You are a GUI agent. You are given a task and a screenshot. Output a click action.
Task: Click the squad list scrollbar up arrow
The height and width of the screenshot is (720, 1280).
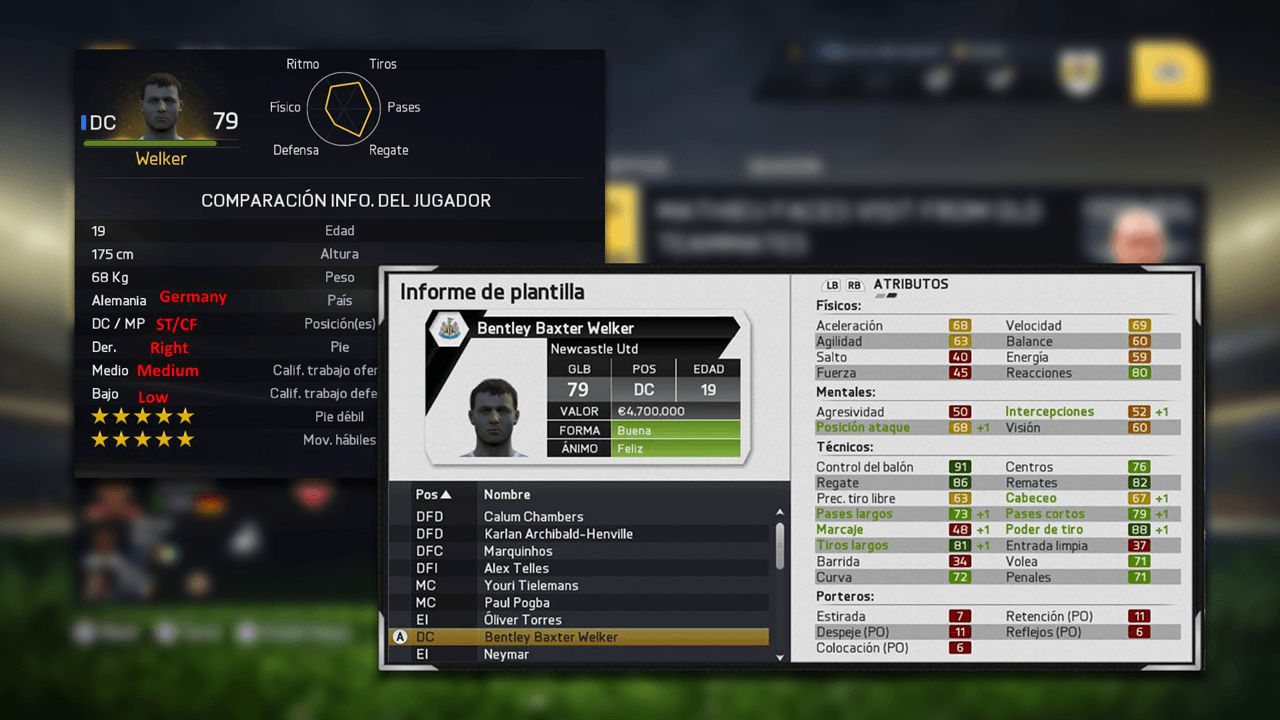click(780, 513)
